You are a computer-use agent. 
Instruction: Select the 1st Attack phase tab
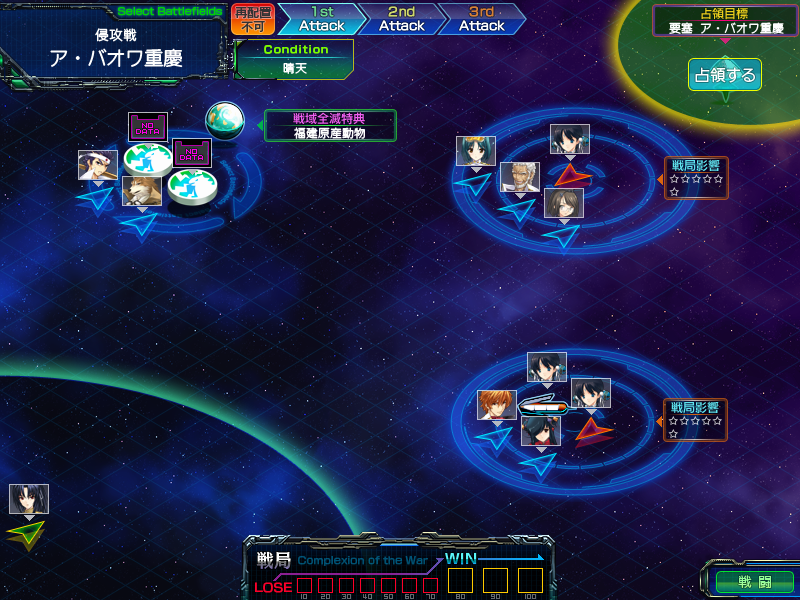coord(319,19)
